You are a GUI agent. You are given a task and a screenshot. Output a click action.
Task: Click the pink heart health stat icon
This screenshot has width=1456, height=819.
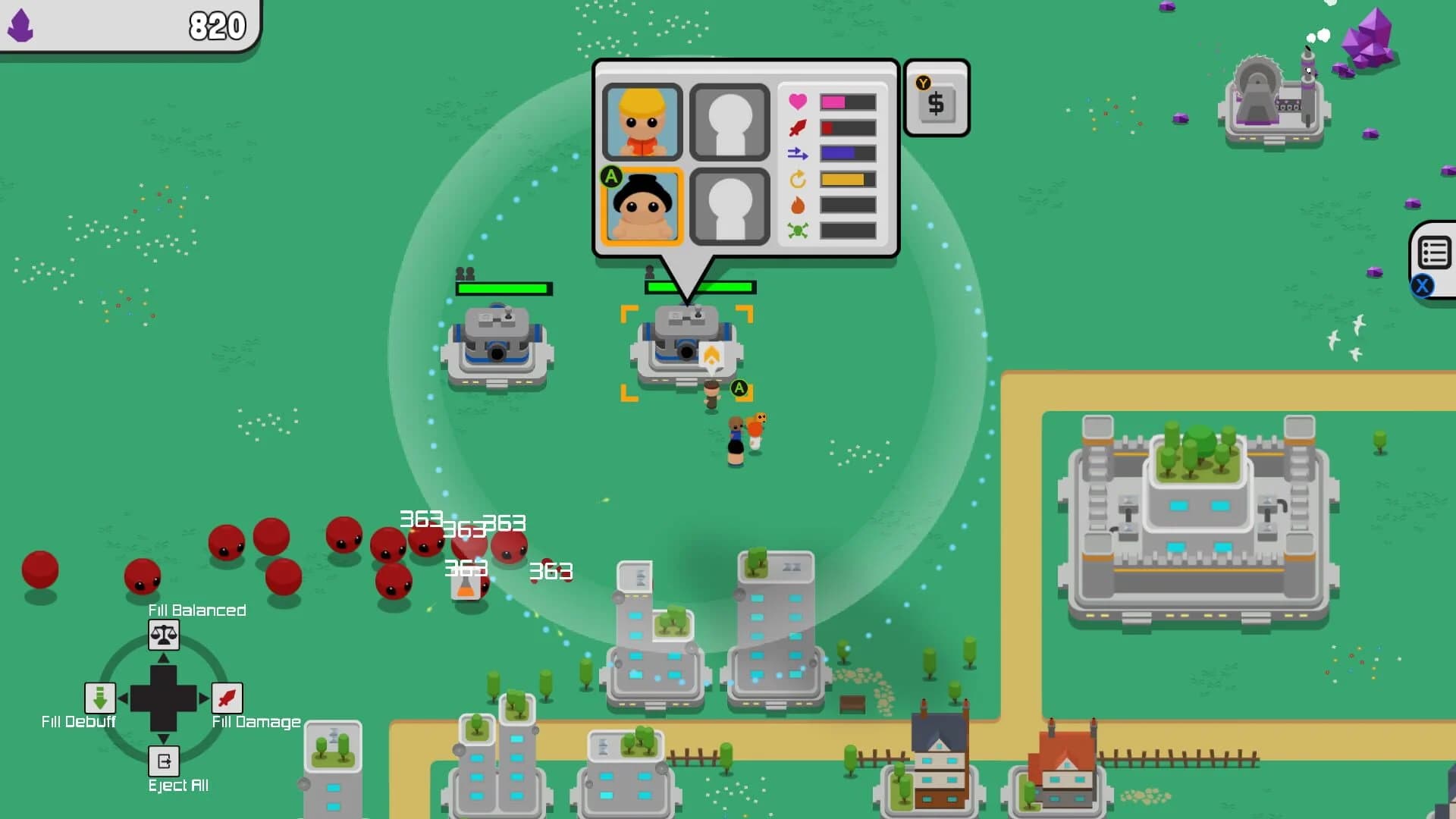[798, 102]
